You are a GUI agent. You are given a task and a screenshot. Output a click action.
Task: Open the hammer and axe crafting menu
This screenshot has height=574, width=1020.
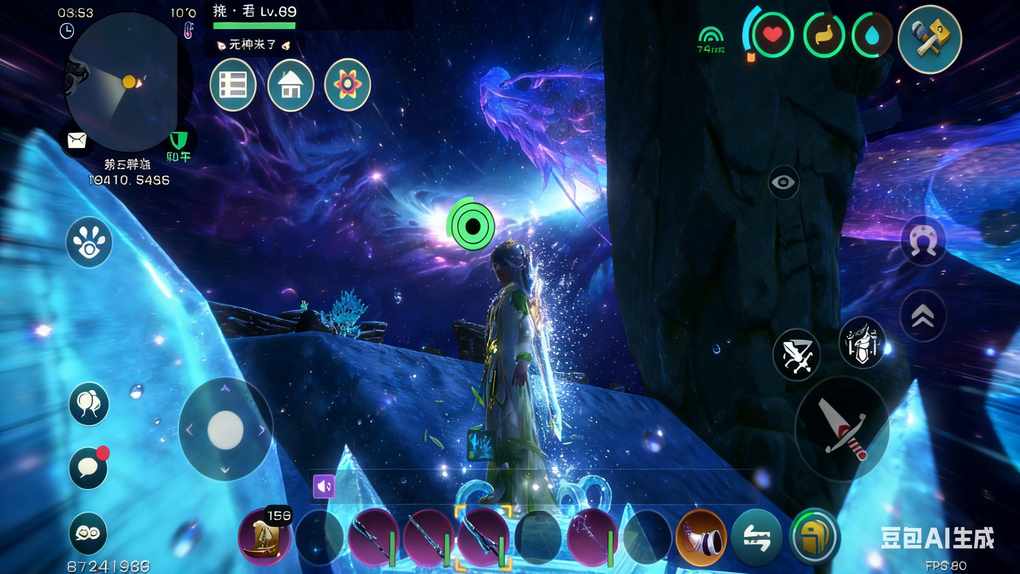(929, 40)
